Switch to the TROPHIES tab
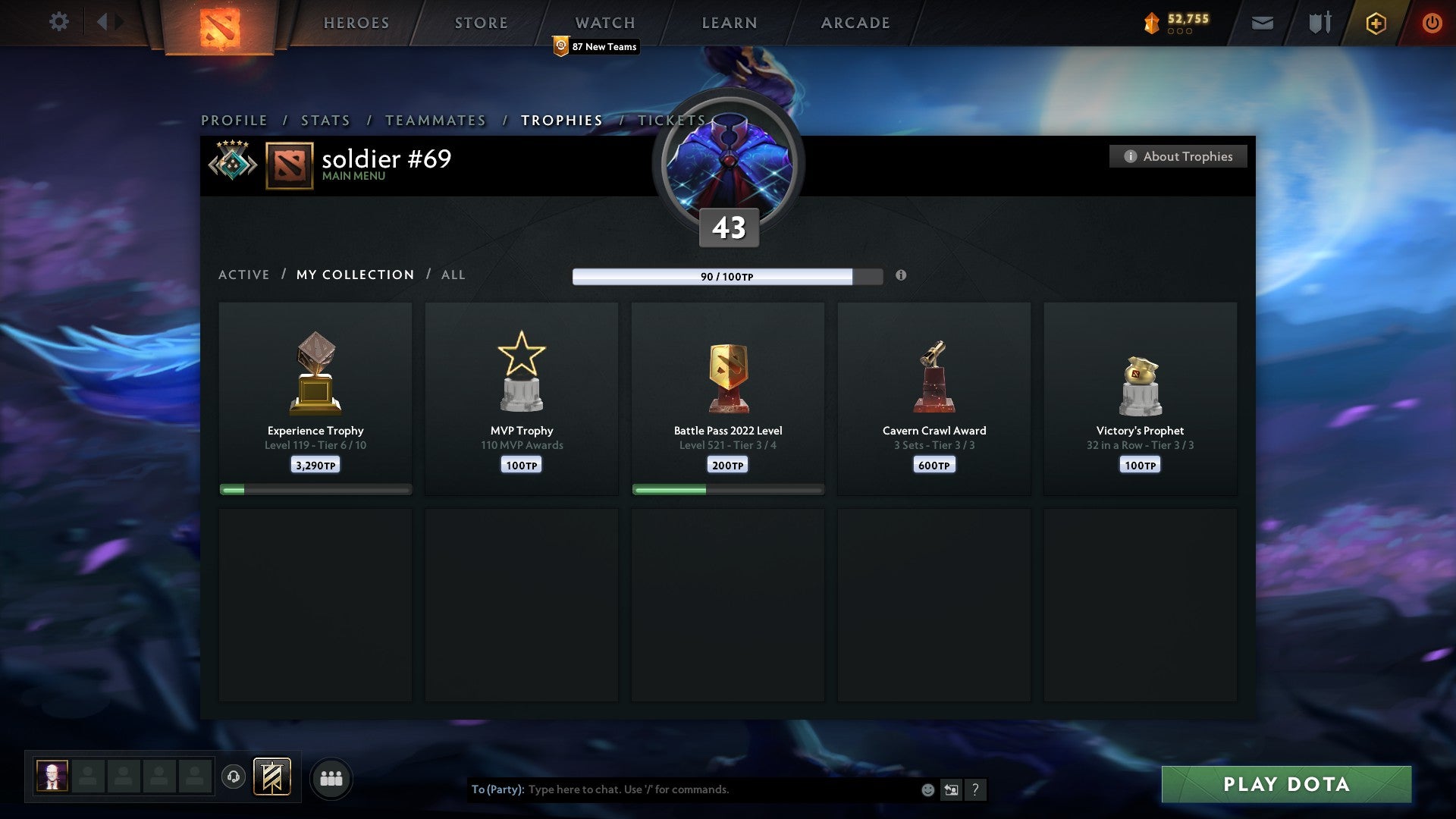Screen dimensions: 1456x819 coord(561,120)
